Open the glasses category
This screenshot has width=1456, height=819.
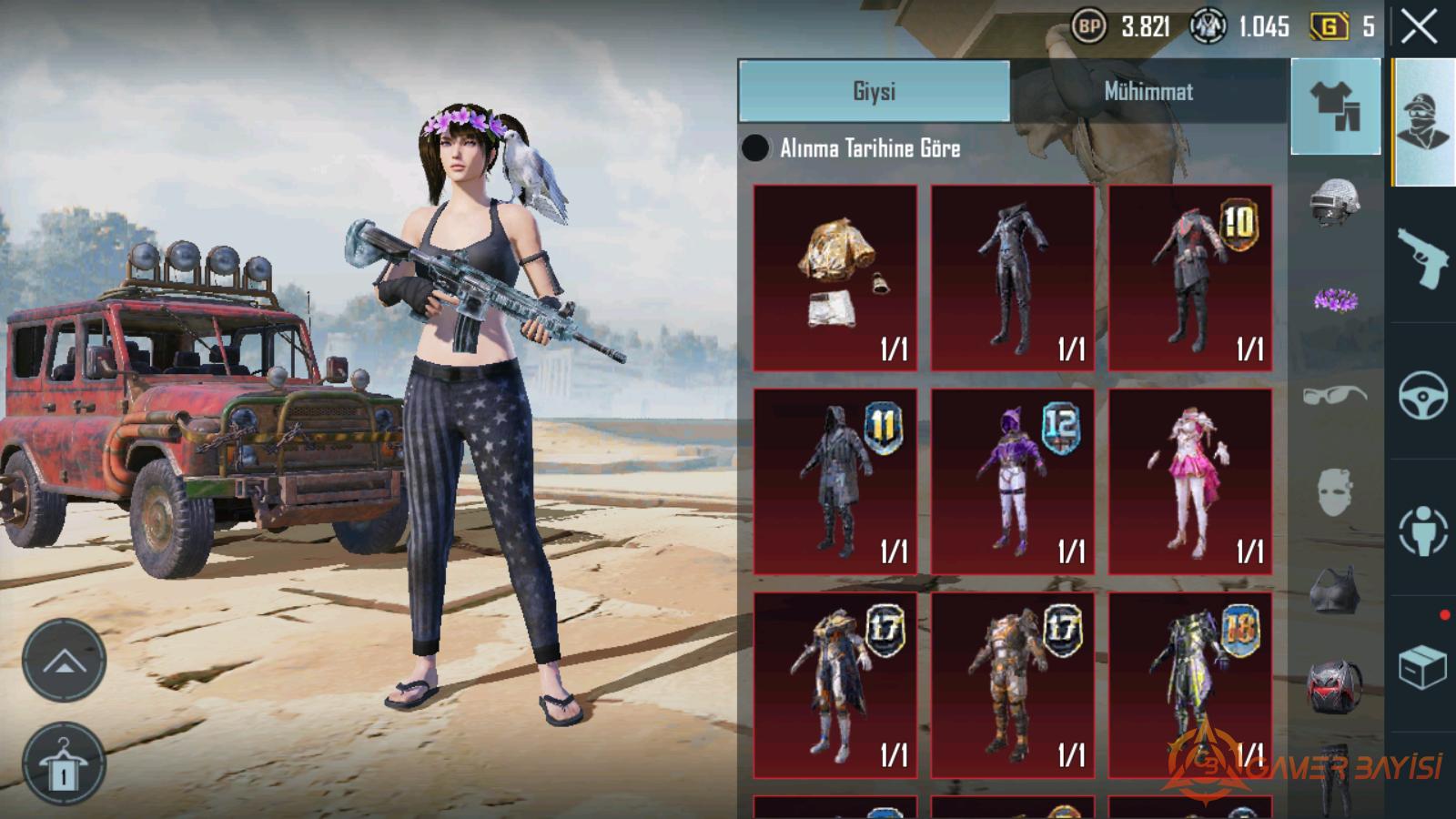(x=1335, y=396)
